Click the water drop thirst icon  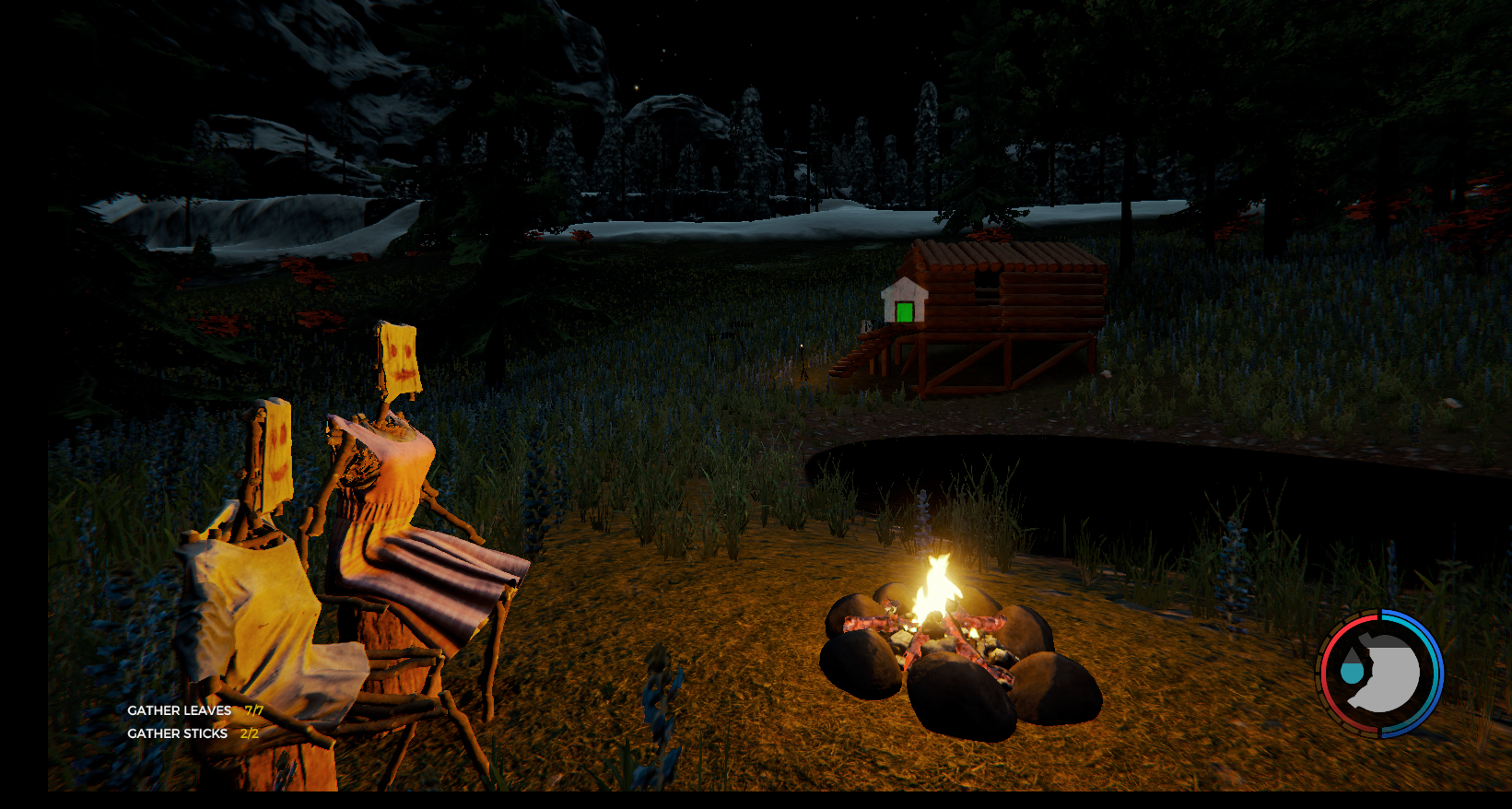1352,670
